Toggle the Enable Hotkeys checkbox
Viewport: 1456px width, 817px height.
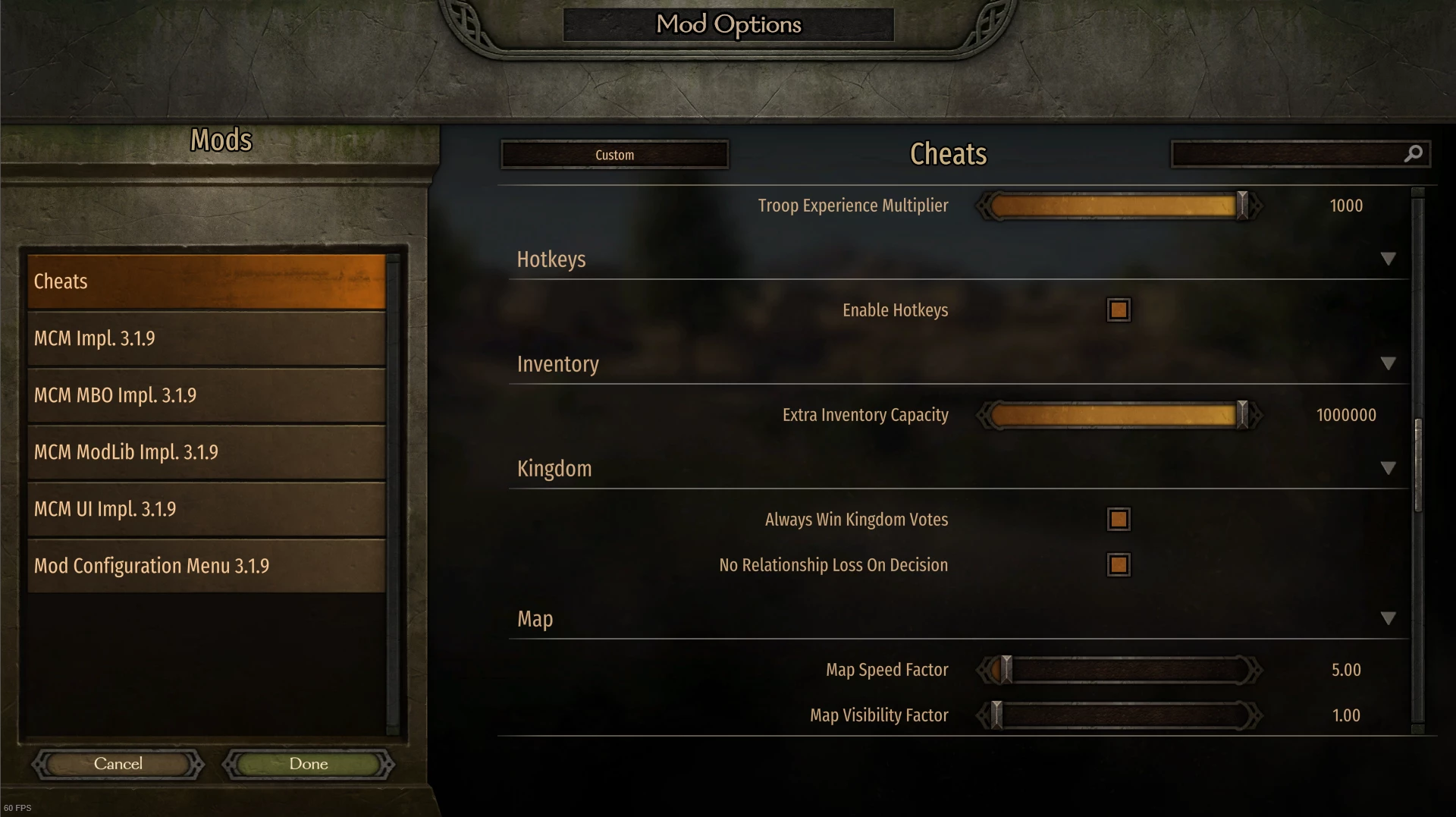coord(1119,310)
